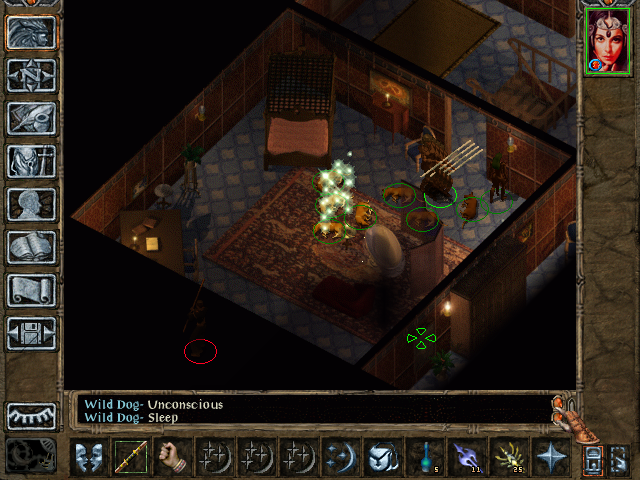Viewport: 640px width, 480px height.
Task: Use the quick item with count 11
Action: pyautogui.click(x=467, y=457)
